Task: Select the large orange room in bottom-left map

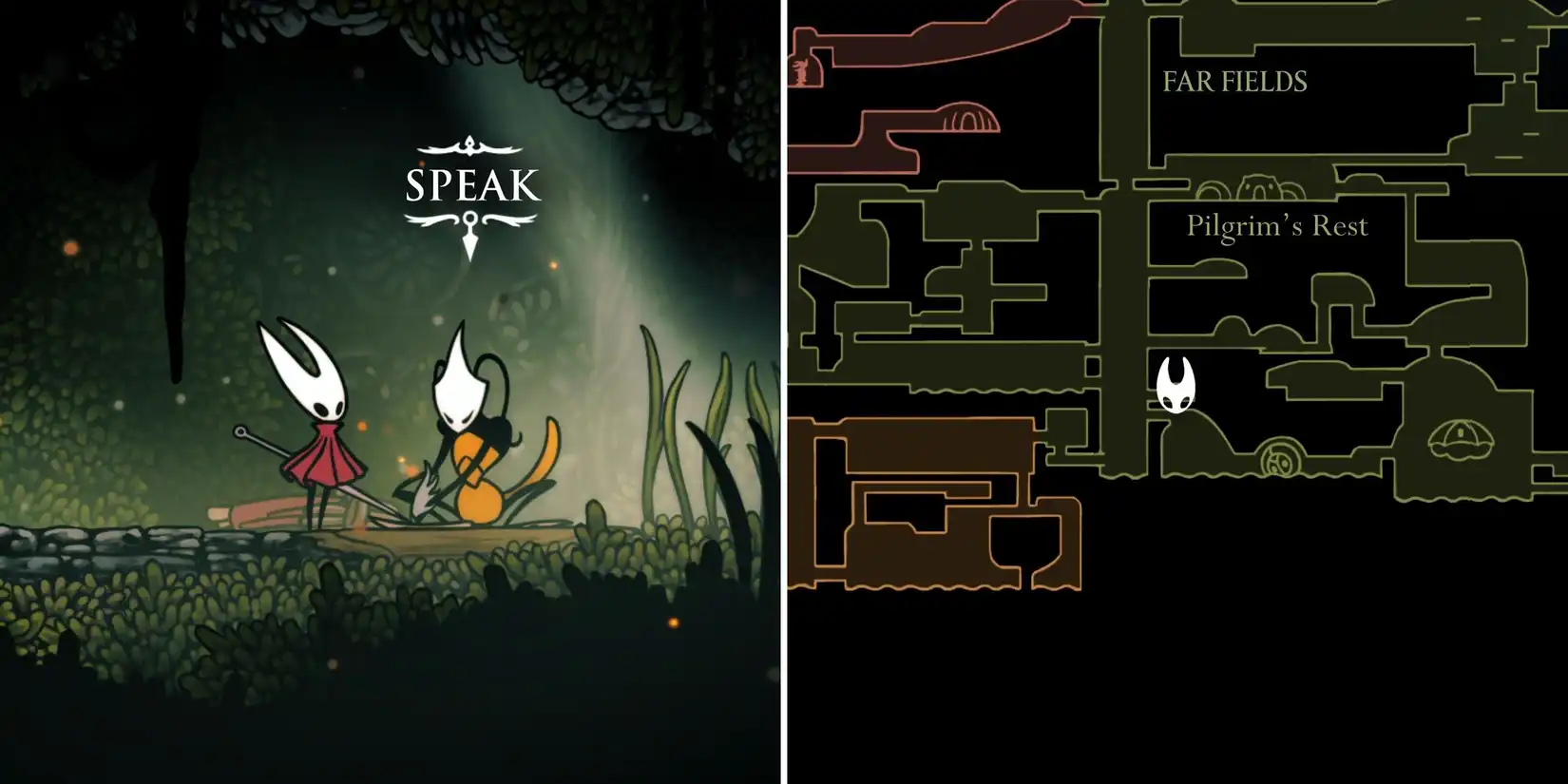Action: click(x=912, y=504)
